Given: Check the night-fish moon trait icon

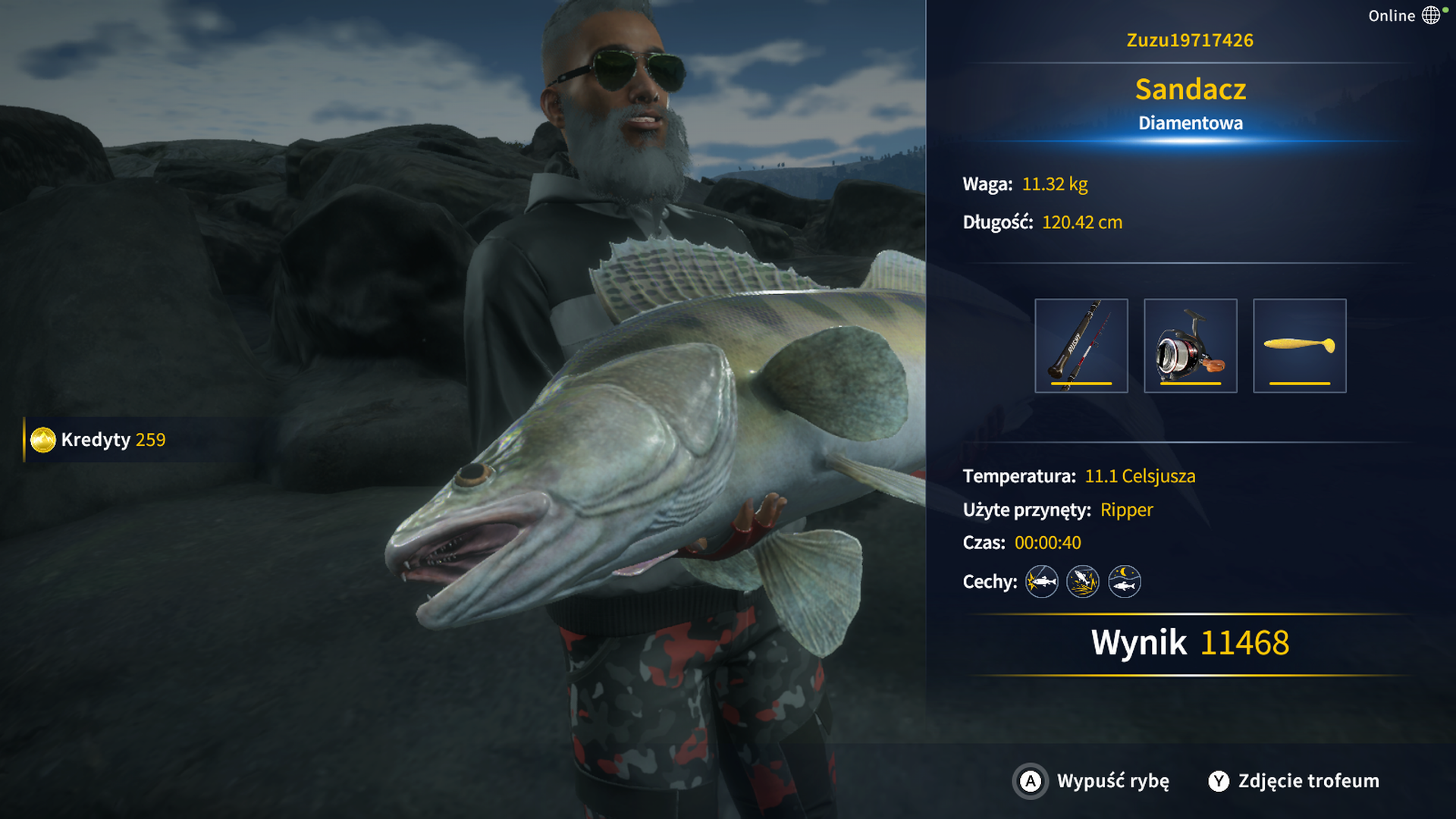Looking at the screenshot, I should point(1124,582).
